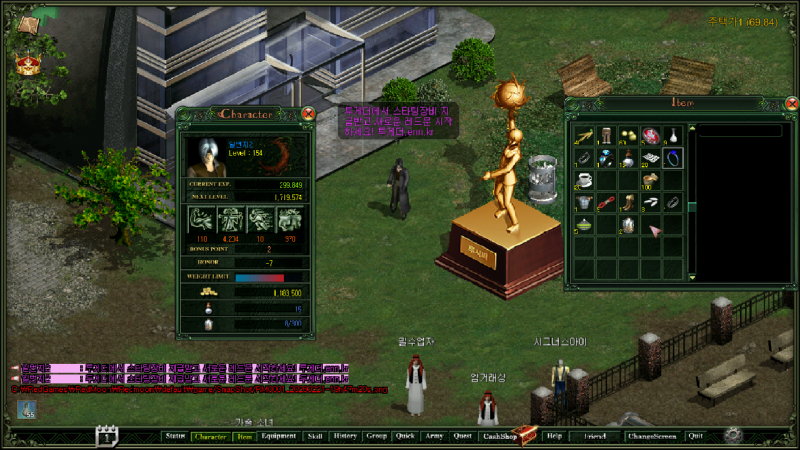Open the Group menu
Screen dimensions: 800x450
pos(376,436)
